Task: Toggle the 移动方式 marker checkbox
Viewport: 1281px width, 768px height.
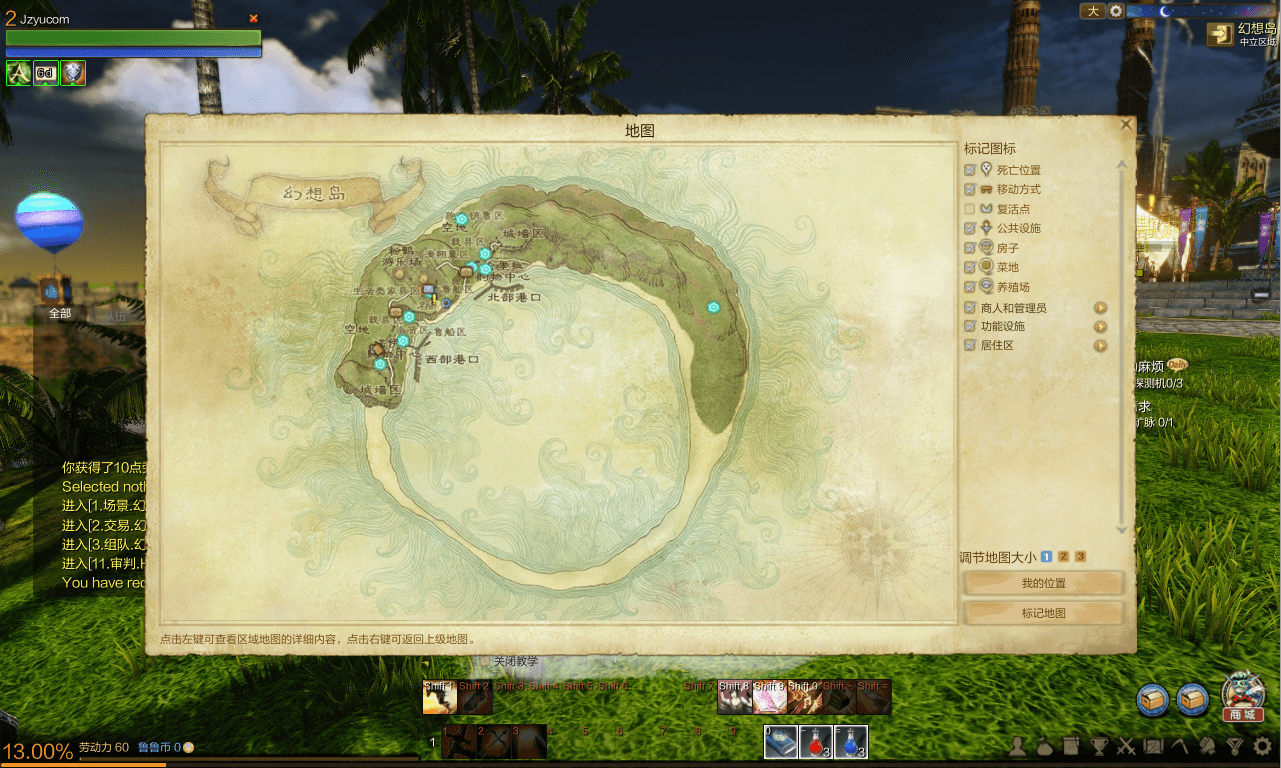Action: (x=970, y=189)
